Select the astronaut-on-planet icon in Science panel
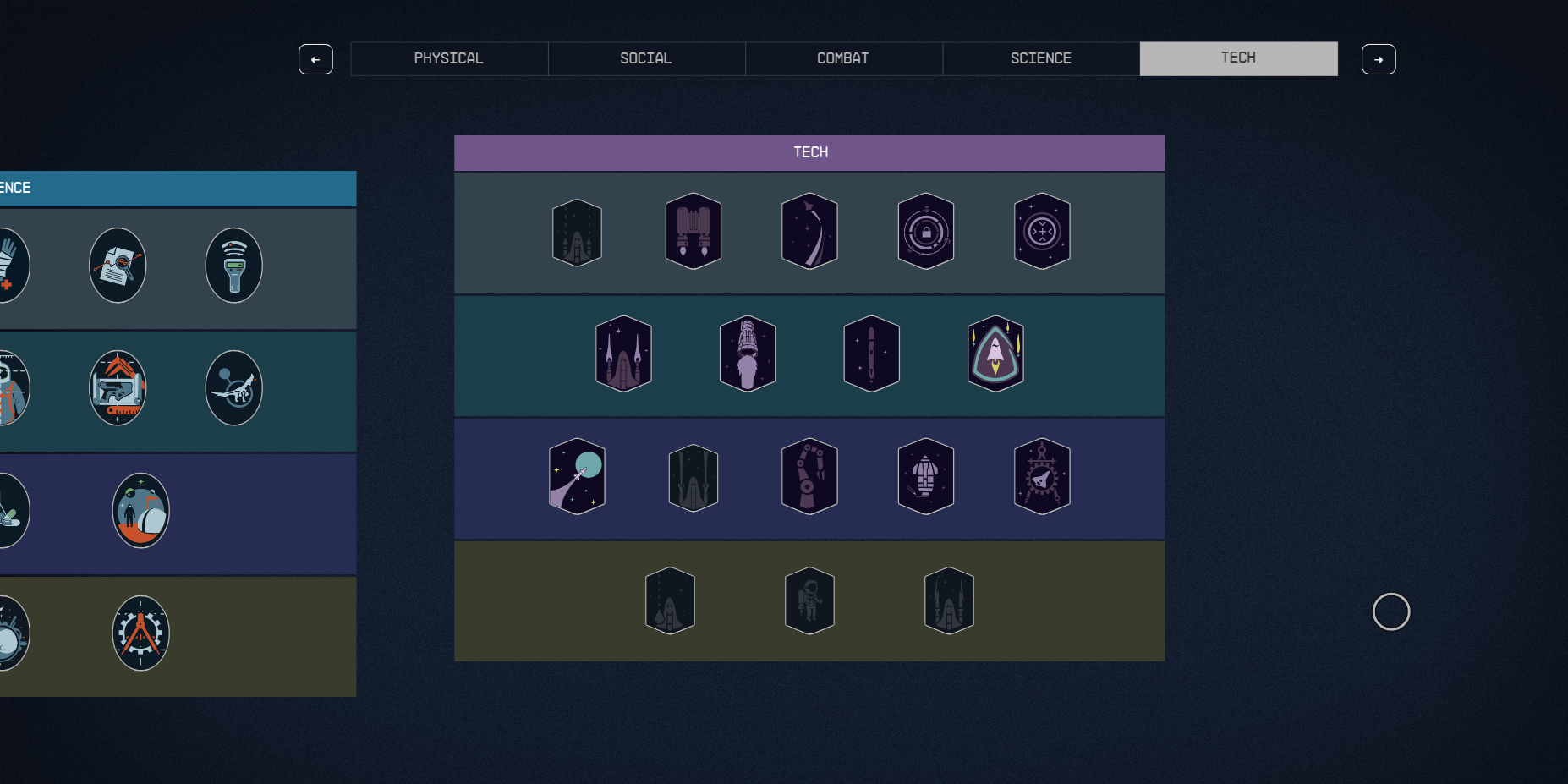Image resolution: width=1568 pixels, height=784 pixels. 140,510
